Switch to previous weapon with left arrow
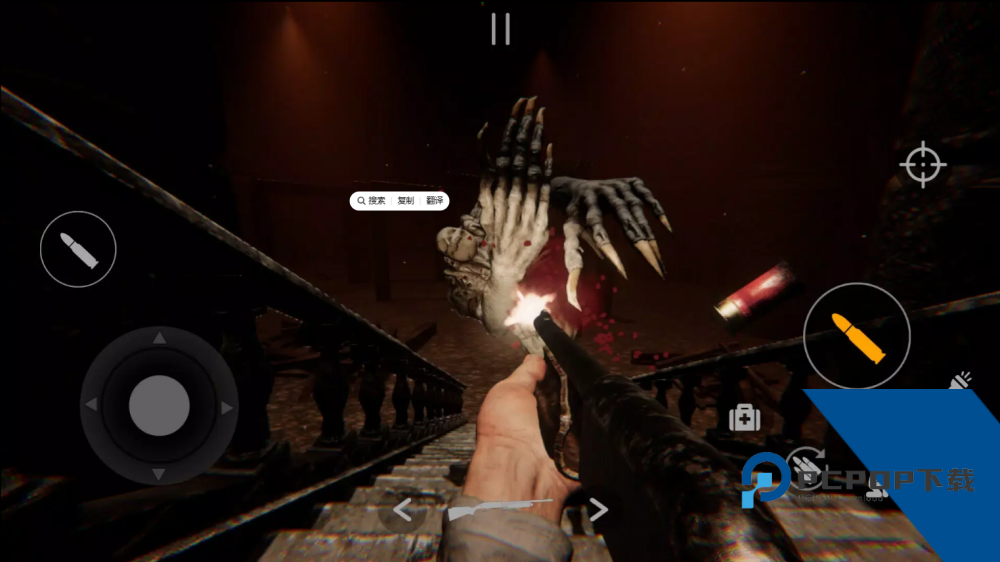1000x562 pixels. pos(402,510)
